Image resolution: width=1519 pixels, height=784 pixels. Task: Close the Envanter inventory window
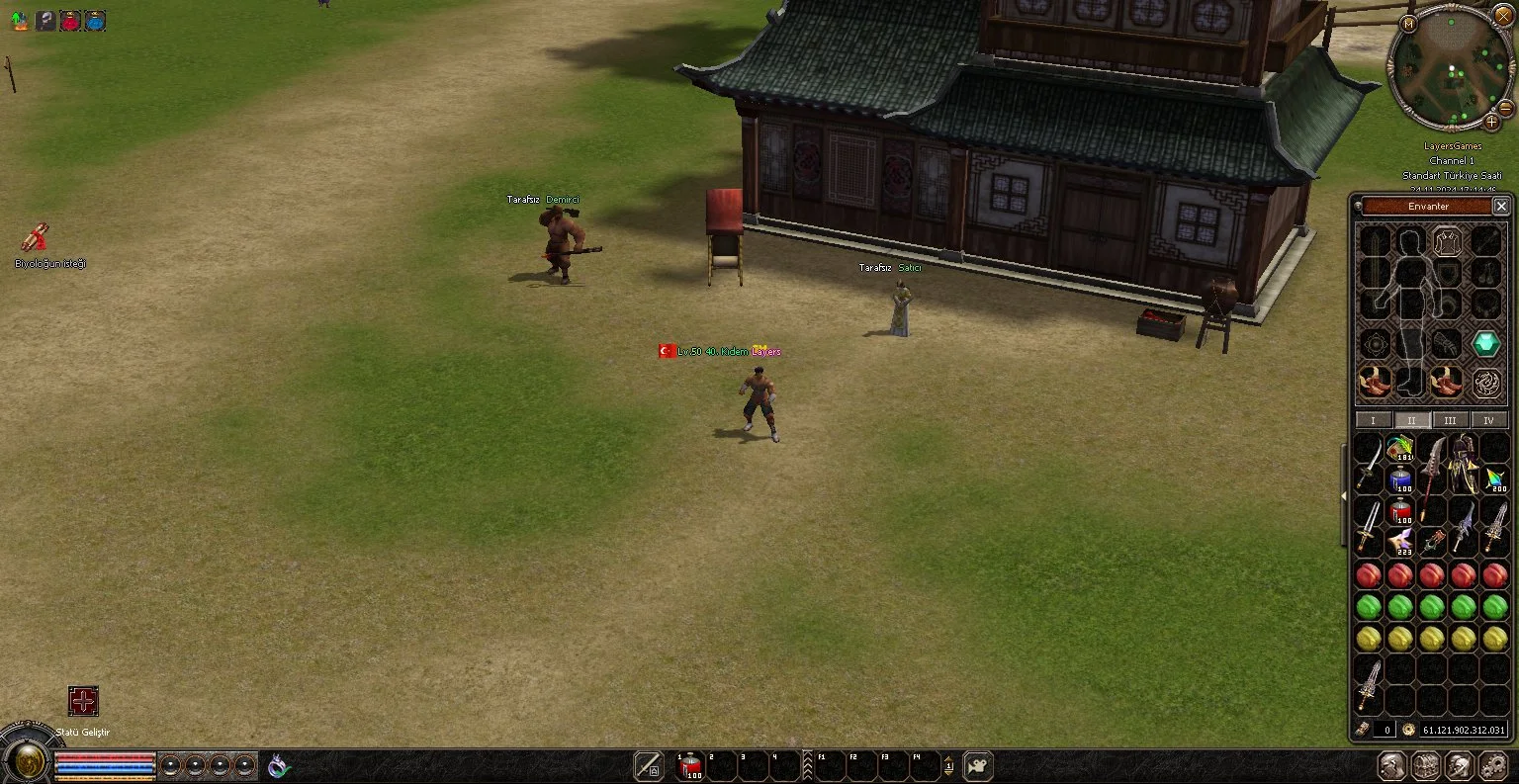tap(1500, 206)
